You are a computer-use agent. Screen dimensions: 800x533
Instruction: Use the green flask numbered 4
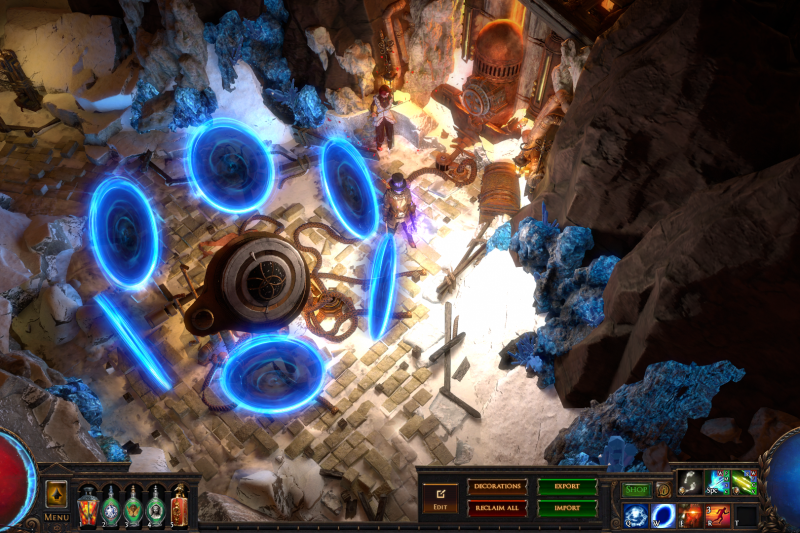tap(156, 503)
